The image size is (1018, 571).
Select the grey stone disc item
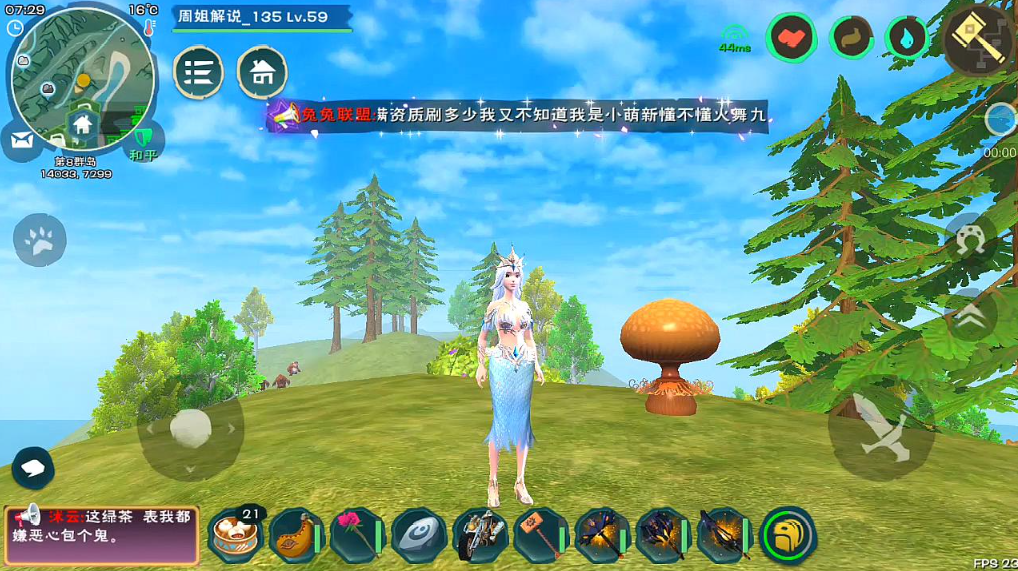coord(418,536)
